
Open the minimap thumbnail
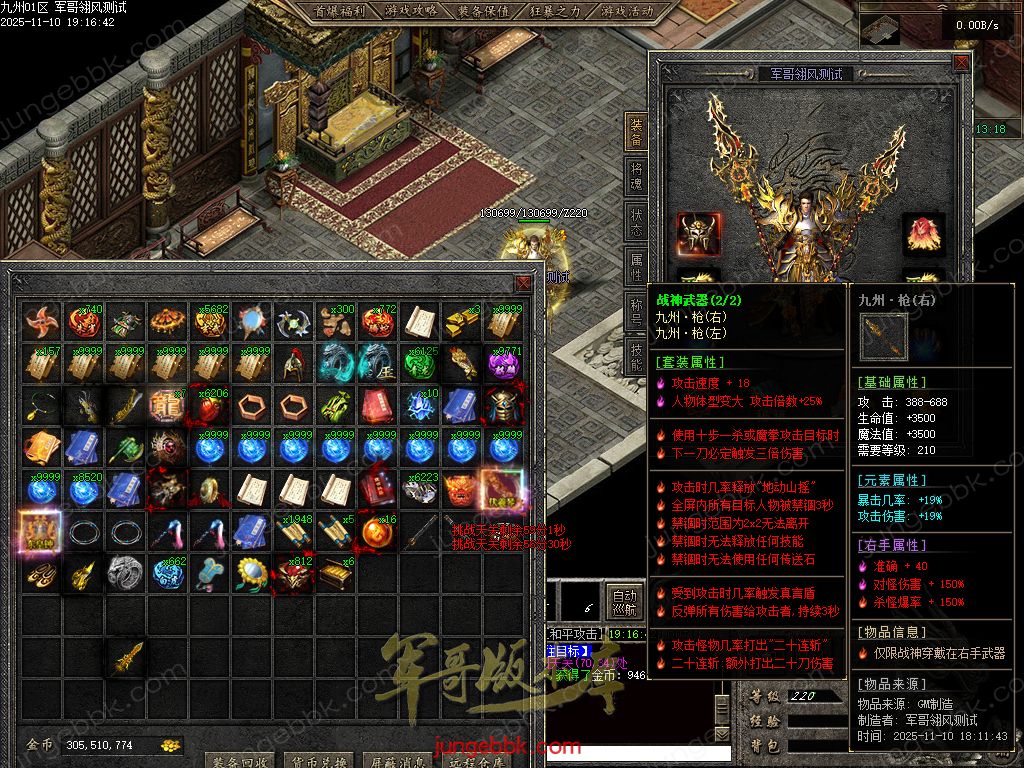click(x=880, y=29)
